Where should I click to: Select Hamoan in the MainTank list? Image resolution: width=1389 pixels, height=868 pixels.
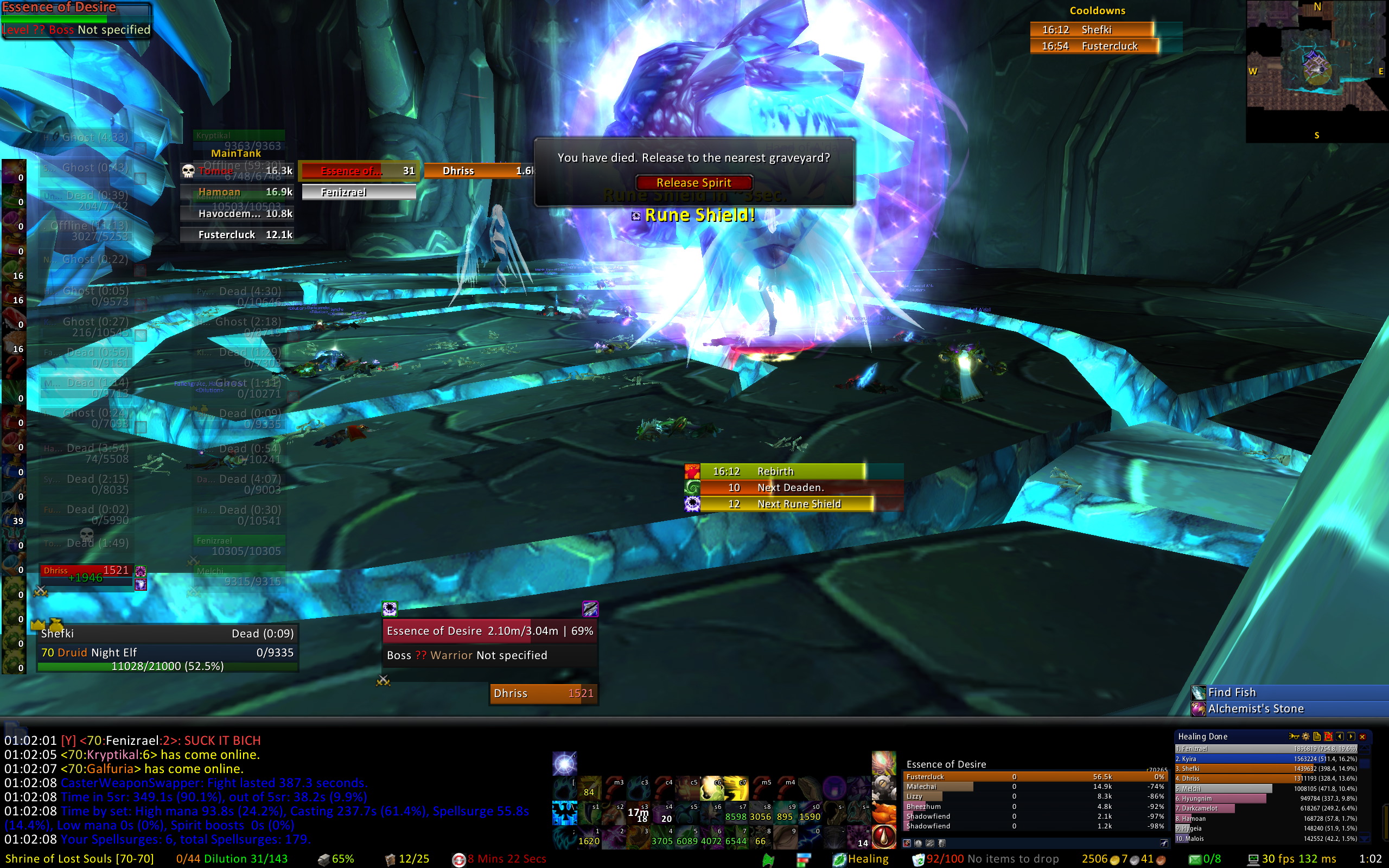tap(237, 192)
